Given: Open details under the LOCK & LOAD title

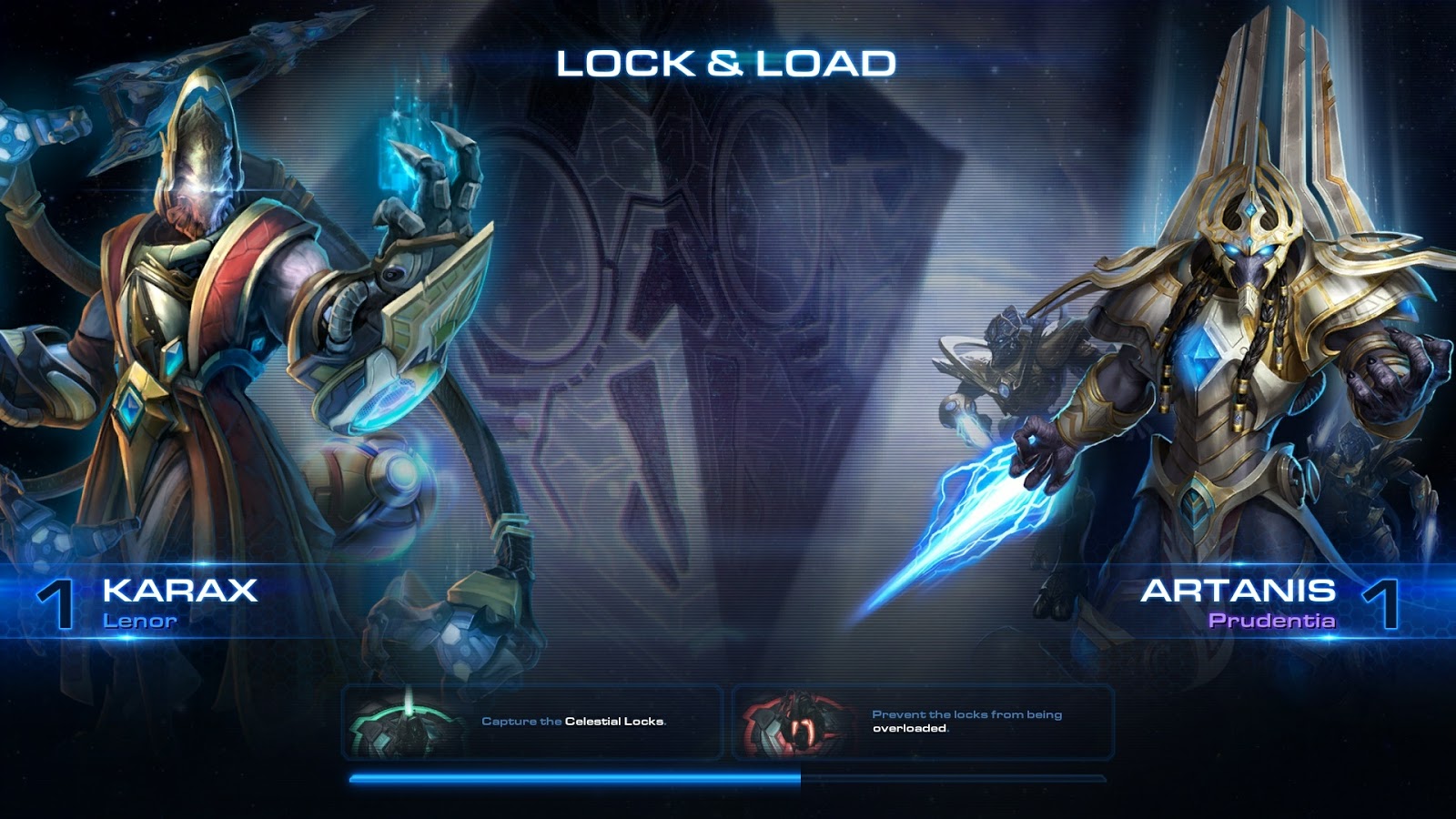Looking at the screenshot, I should point(727,64).
